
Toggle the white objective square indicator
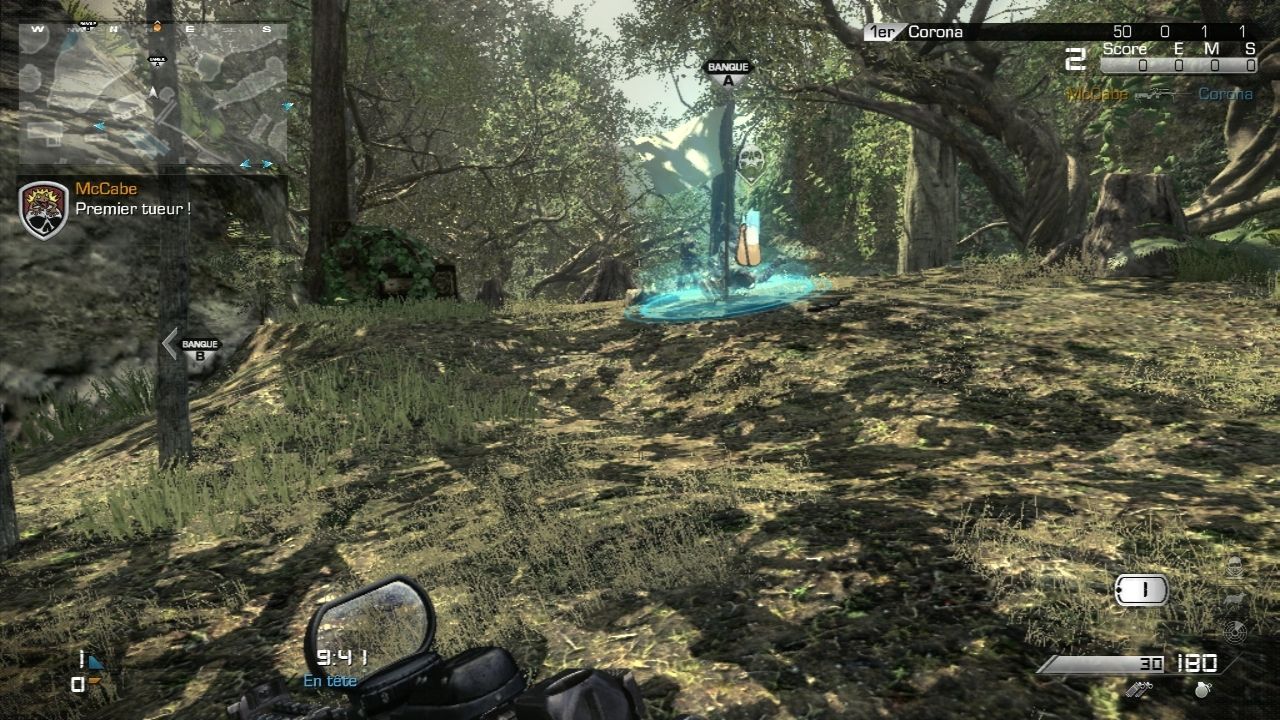pos(77,684)
